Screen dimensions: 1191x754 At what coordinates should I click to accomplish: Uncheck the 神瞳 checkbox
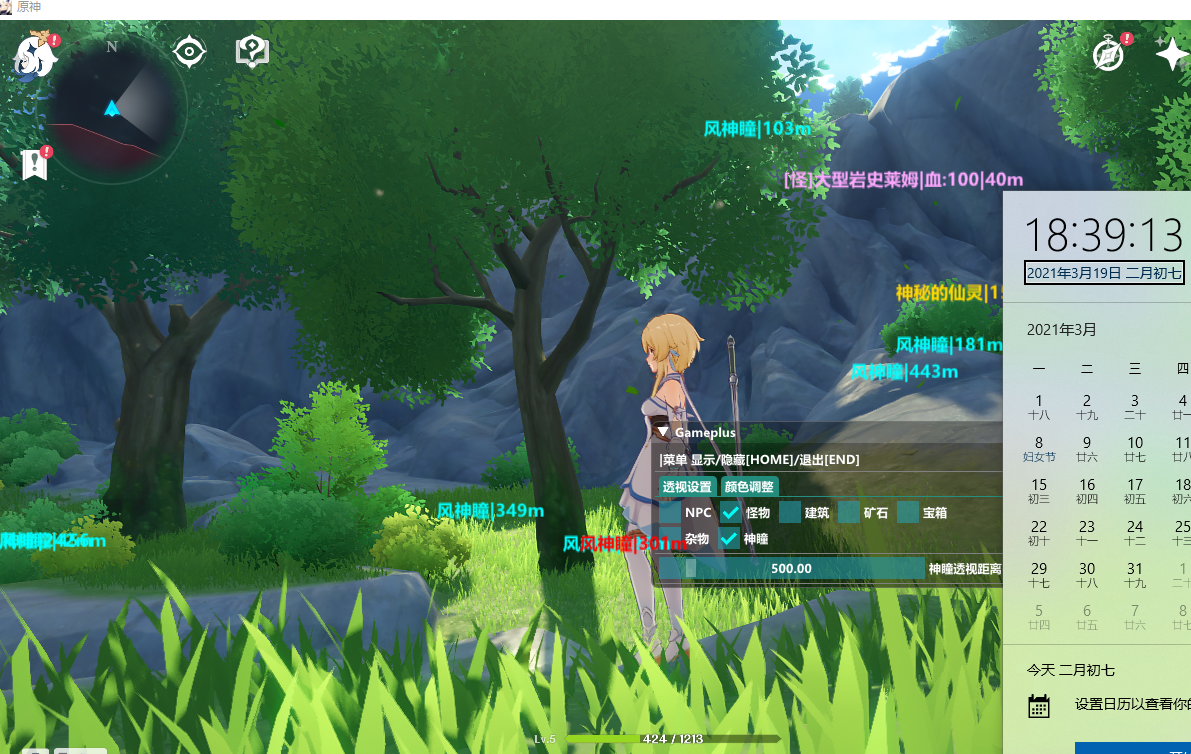point(730,539)
